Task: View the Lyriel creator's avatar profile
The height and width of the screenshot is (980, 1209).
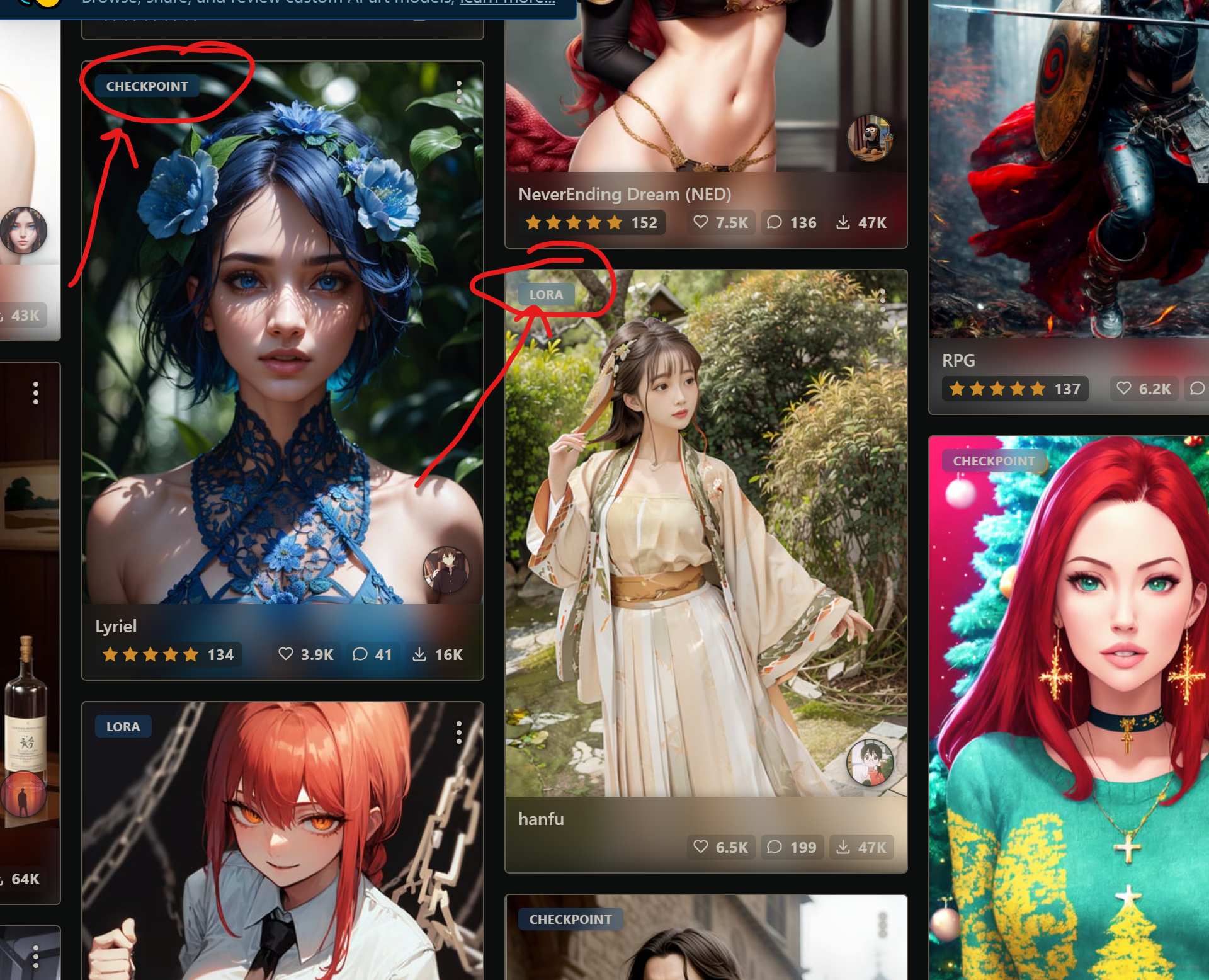Action: click(x=446, y=569)
